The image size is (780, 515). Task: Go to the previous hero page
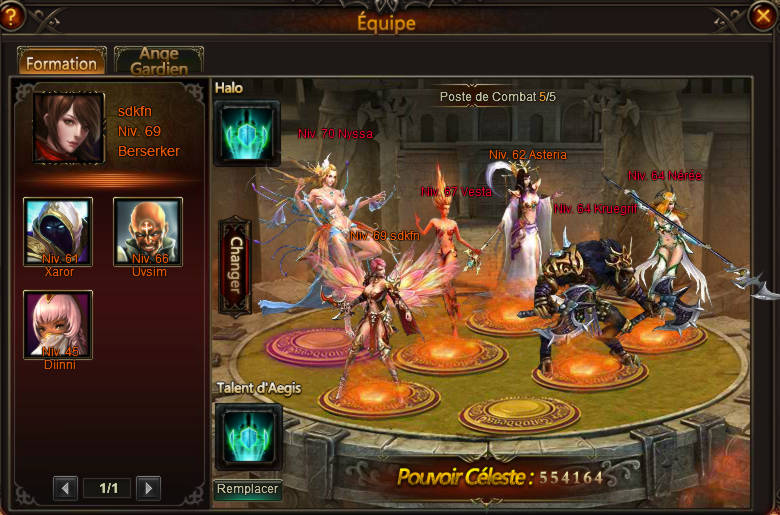point(65,488)
